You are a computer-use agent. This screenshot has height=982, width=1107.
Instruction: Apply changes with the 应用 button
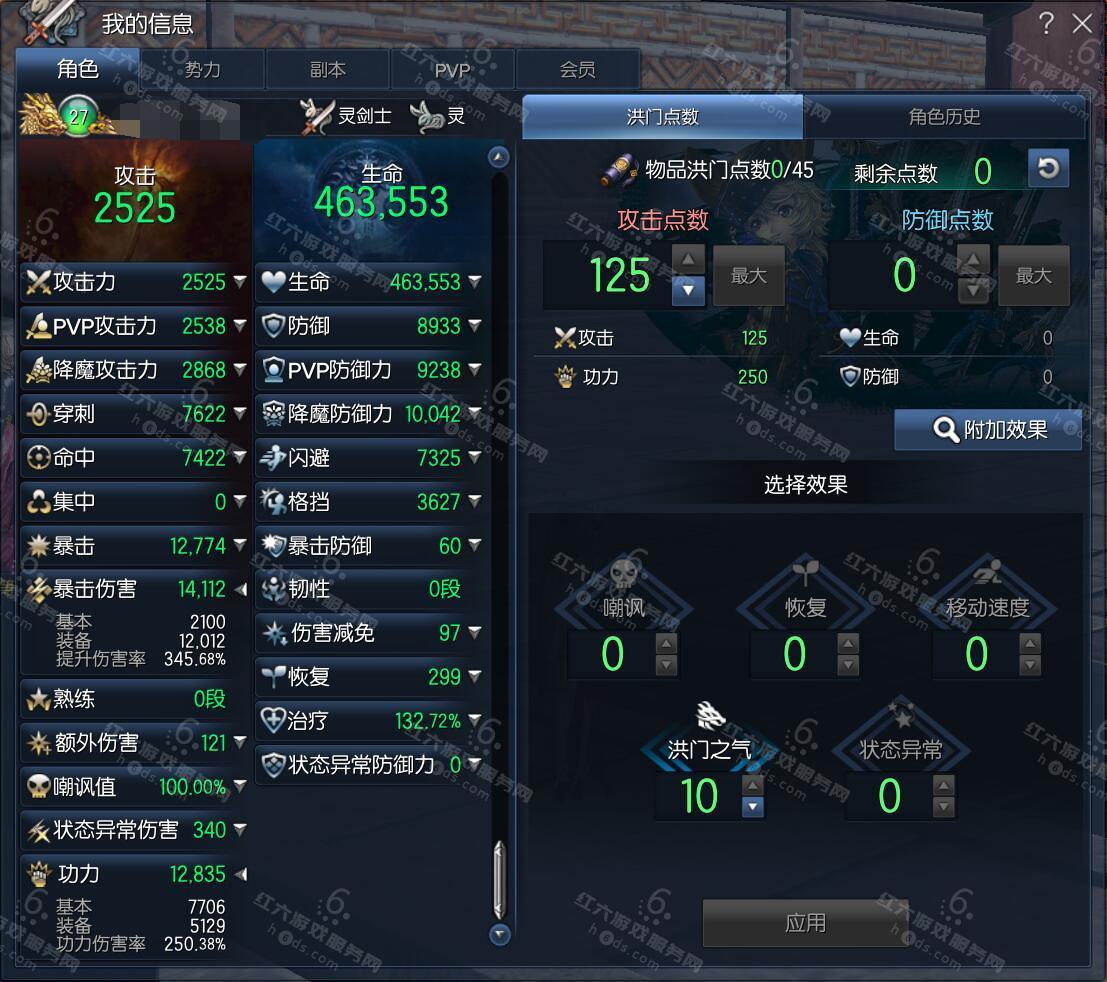805,922
